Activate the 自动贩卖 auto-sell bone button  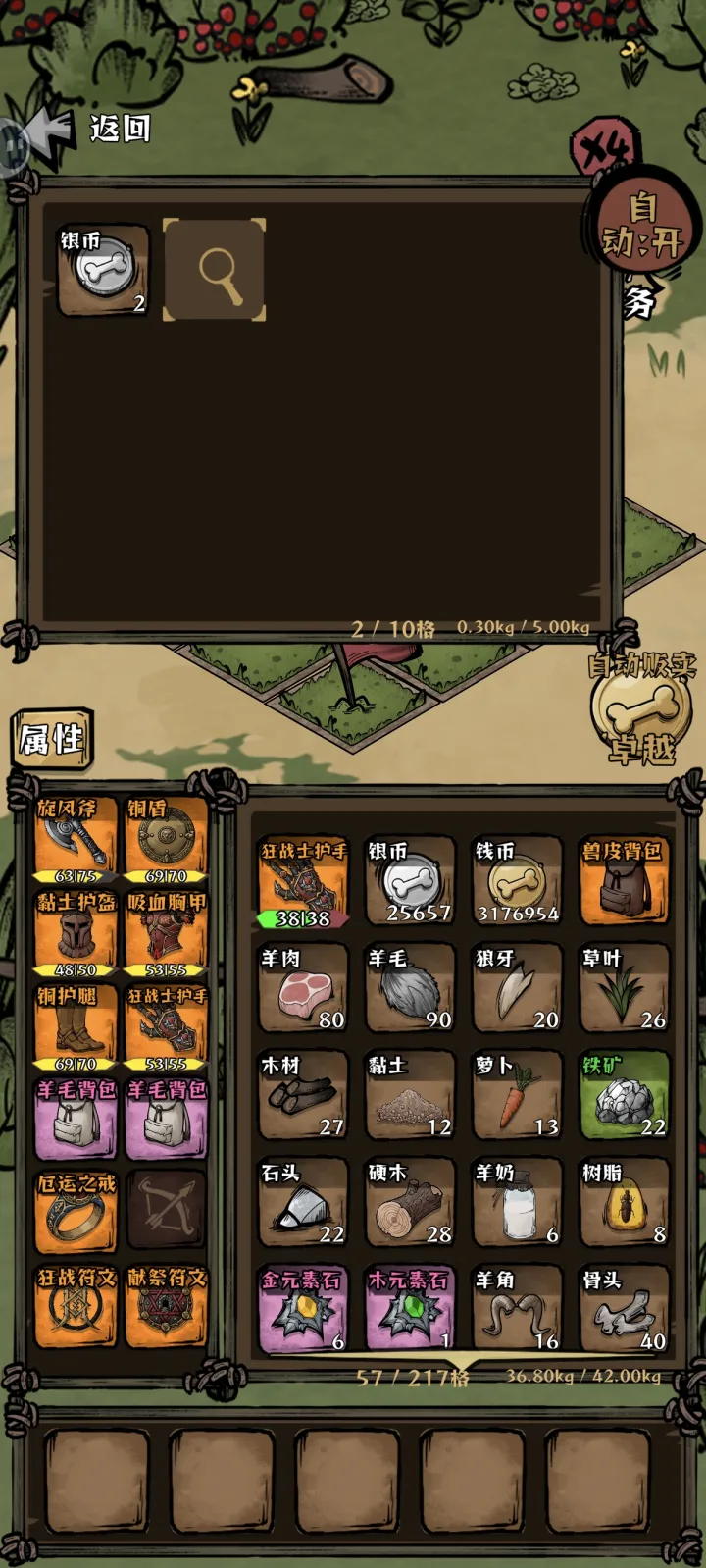pos(642,708)
